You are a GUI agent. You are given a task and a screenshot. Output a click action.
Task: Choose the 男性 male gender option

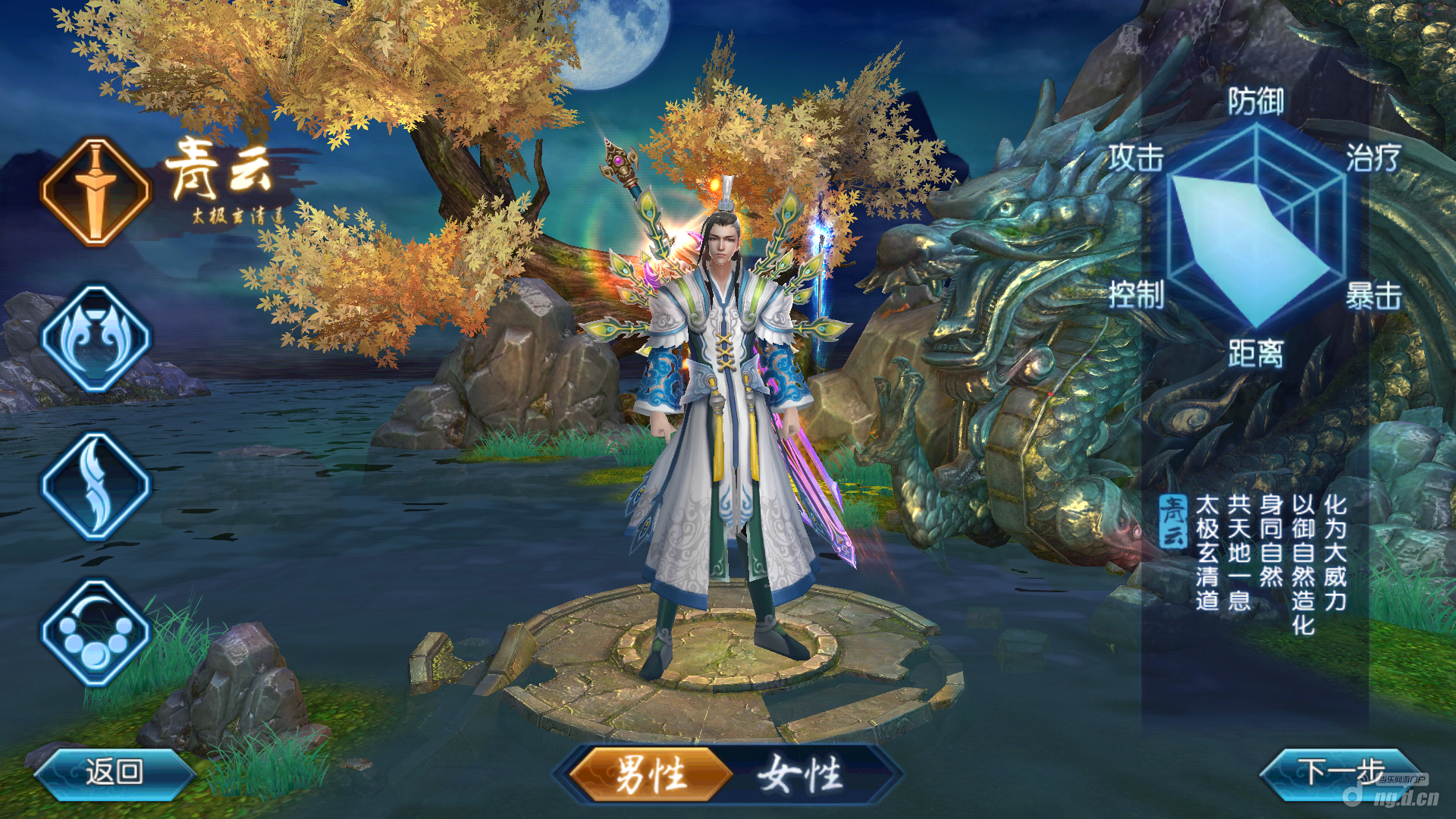[649, 774]
